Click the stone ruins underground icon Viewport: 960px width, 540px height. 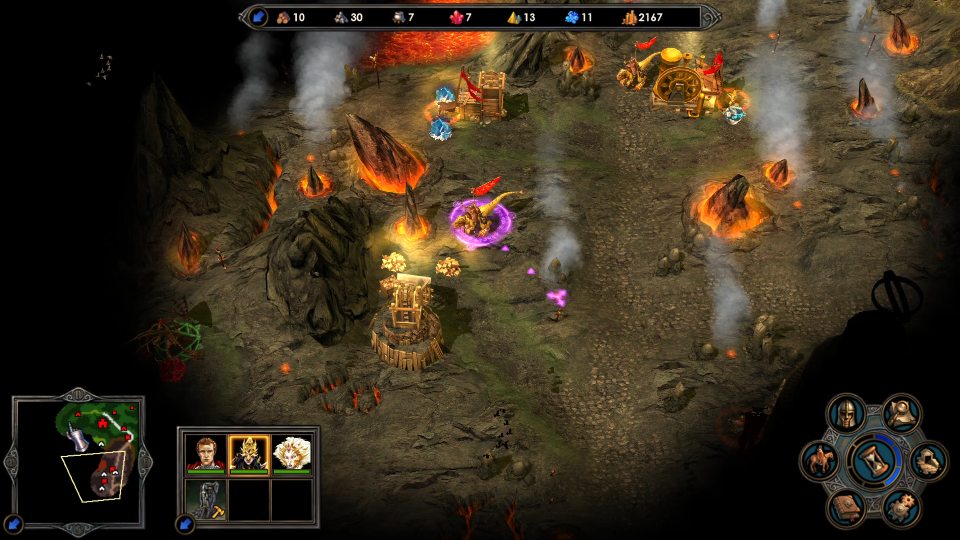click(930, 461)
